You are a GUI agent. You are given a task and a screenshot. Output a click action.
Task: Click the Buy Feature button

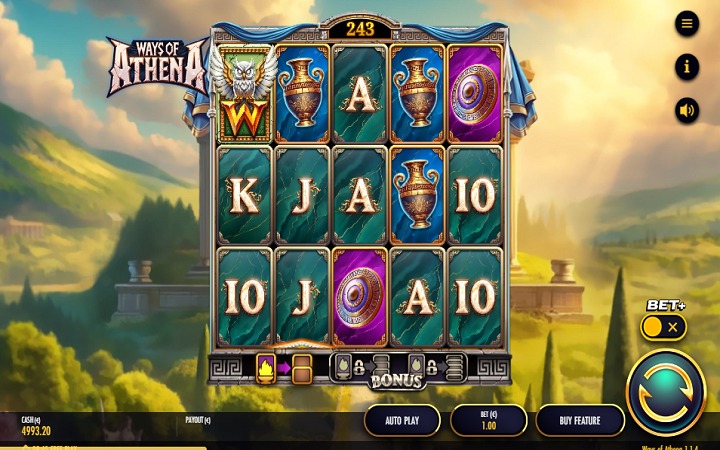tap(580, 420)
